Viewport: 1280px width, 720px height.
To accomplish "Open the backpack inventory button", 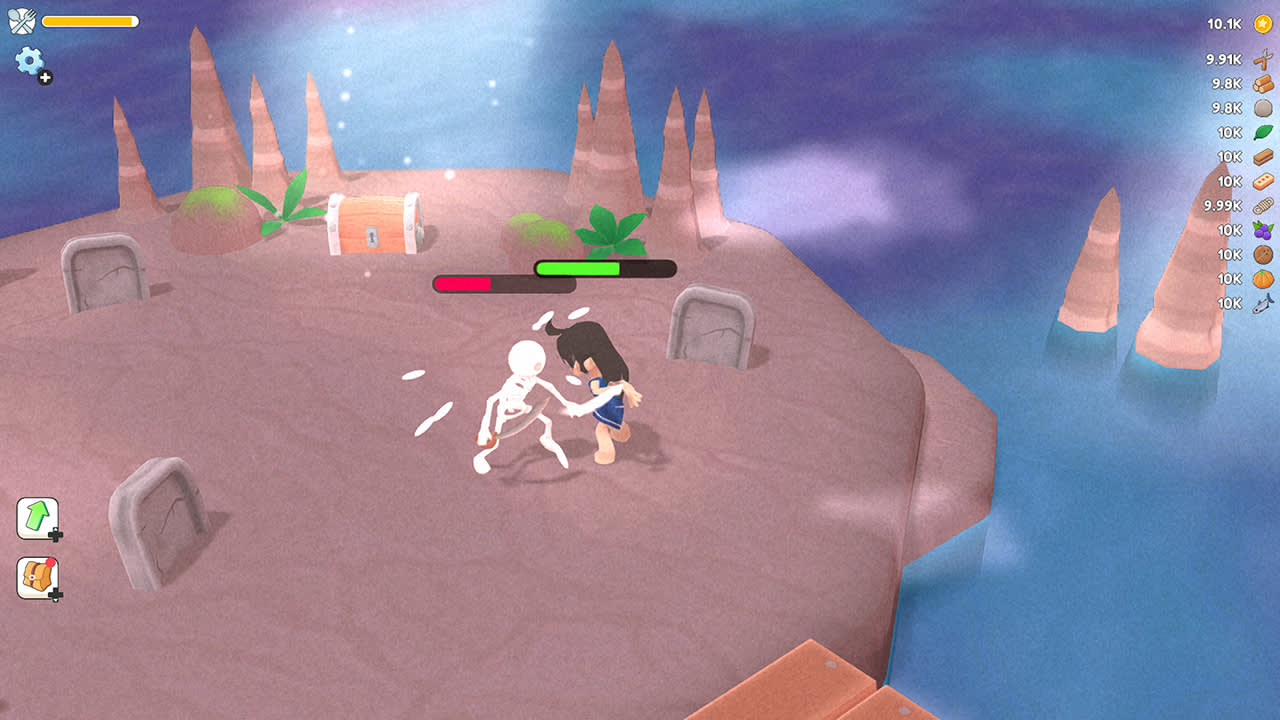I will point(37,577).
